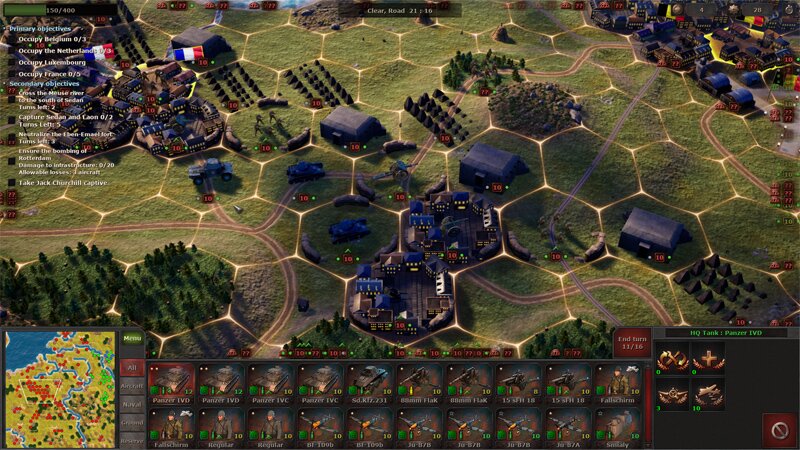Select the All units filter tab
This screenshot has height=450, width=800.
pyautogui.click(x=132, y=367)
